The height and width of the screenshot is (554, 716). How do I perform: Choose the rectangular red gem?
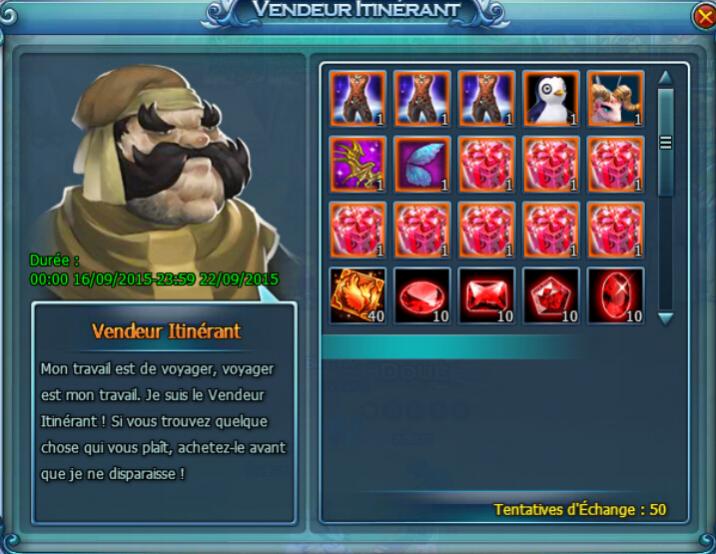[487, 295]
